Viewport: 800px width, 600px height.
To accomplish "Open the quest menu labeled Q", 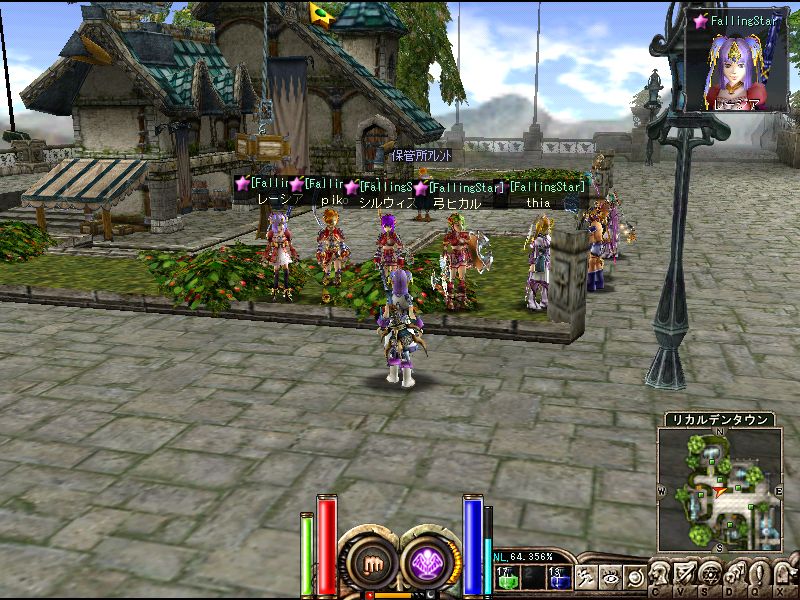I will click(759, 574).
